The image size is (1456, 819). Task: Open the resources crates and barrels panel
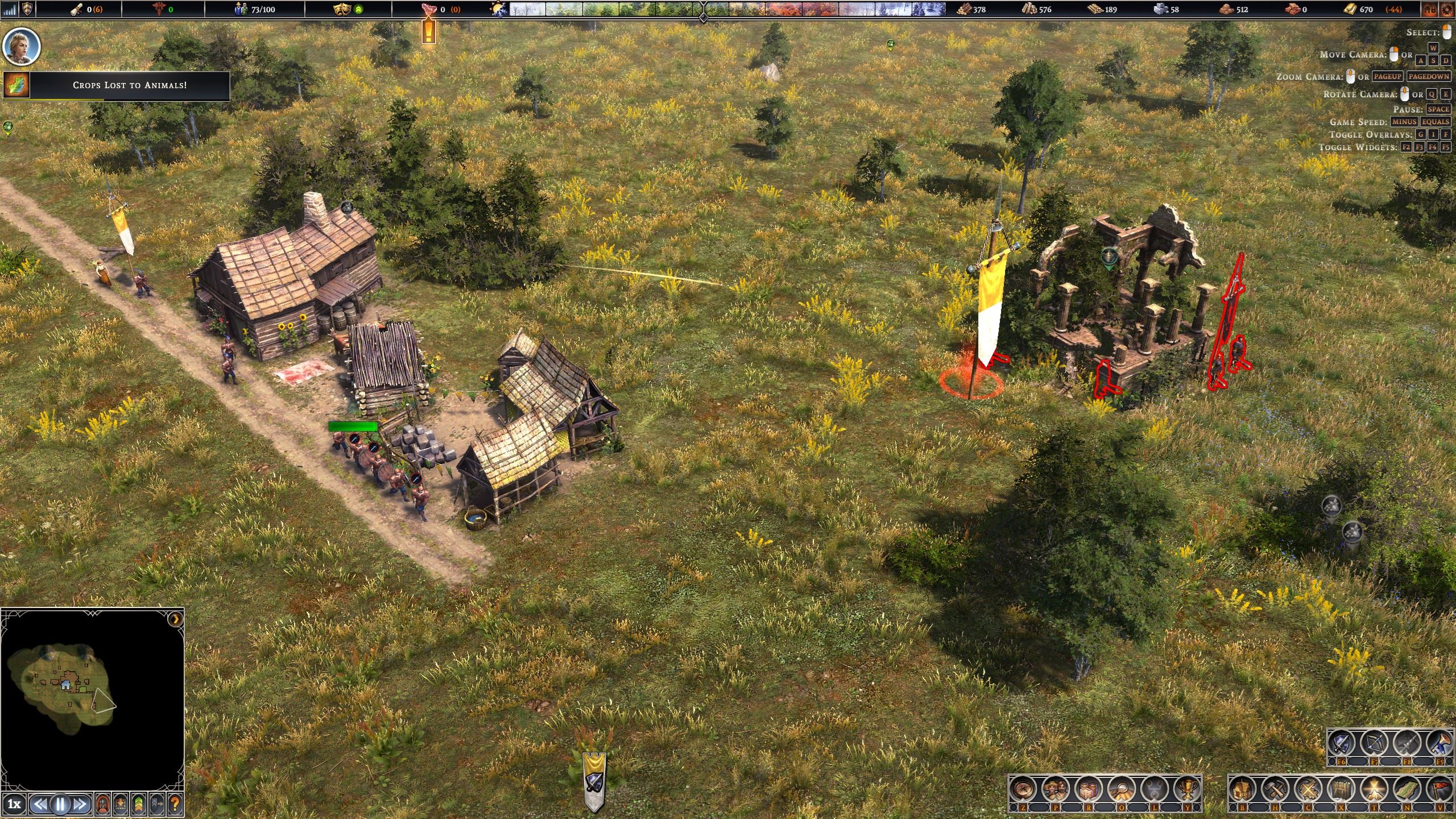click(x=1088, y=789)
